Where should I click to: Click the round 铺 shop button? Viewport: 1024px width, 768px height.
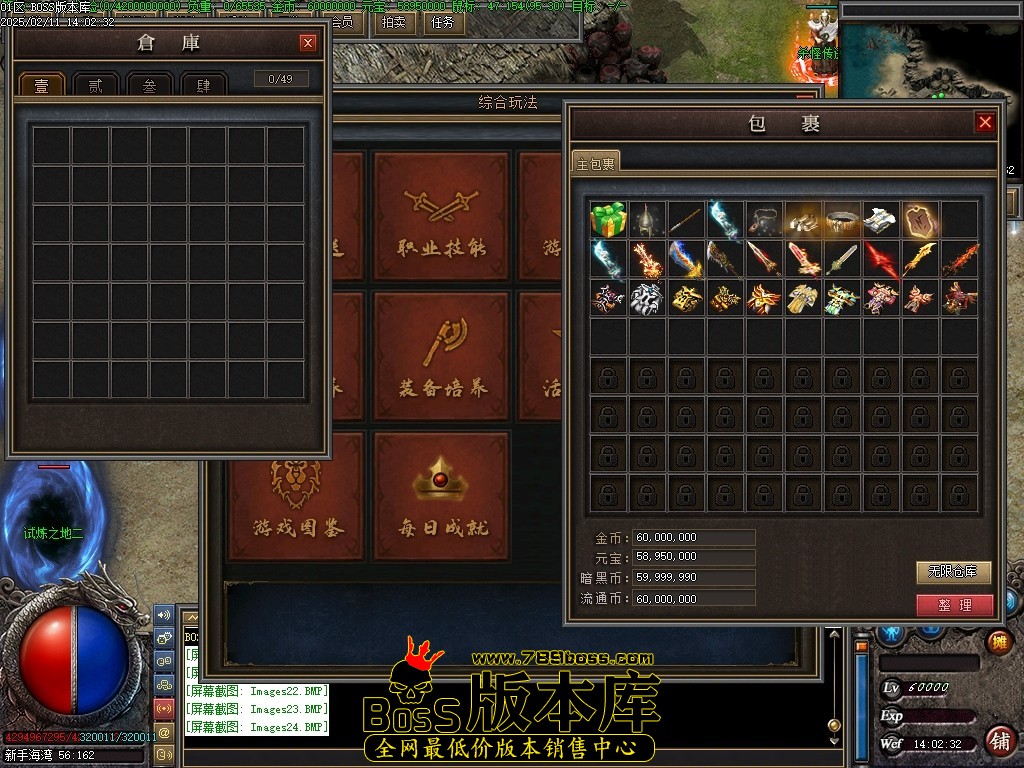998,741
